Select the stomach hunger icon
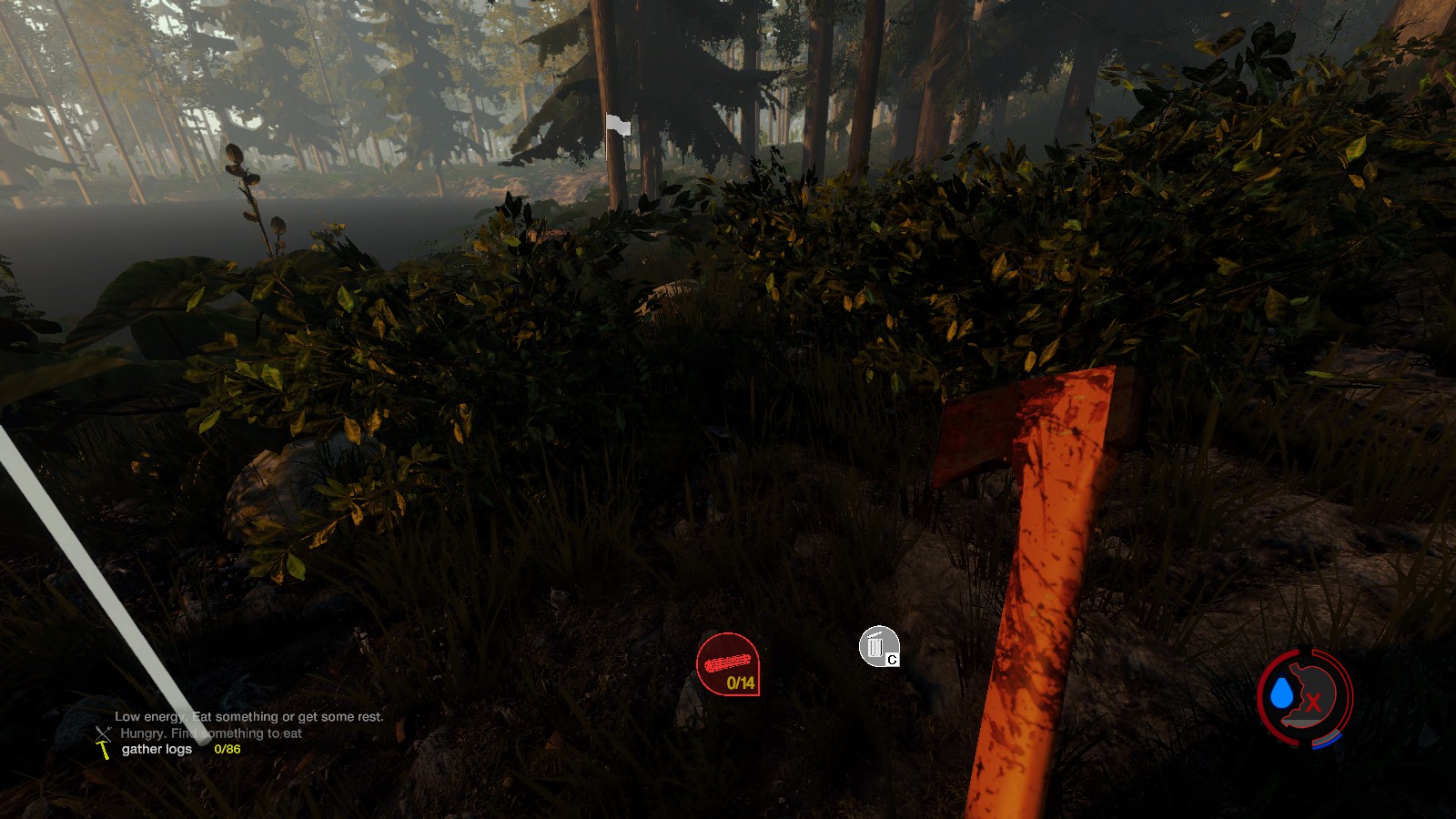This screenshot has height=819, width=1456. (x=1312, y=695)
